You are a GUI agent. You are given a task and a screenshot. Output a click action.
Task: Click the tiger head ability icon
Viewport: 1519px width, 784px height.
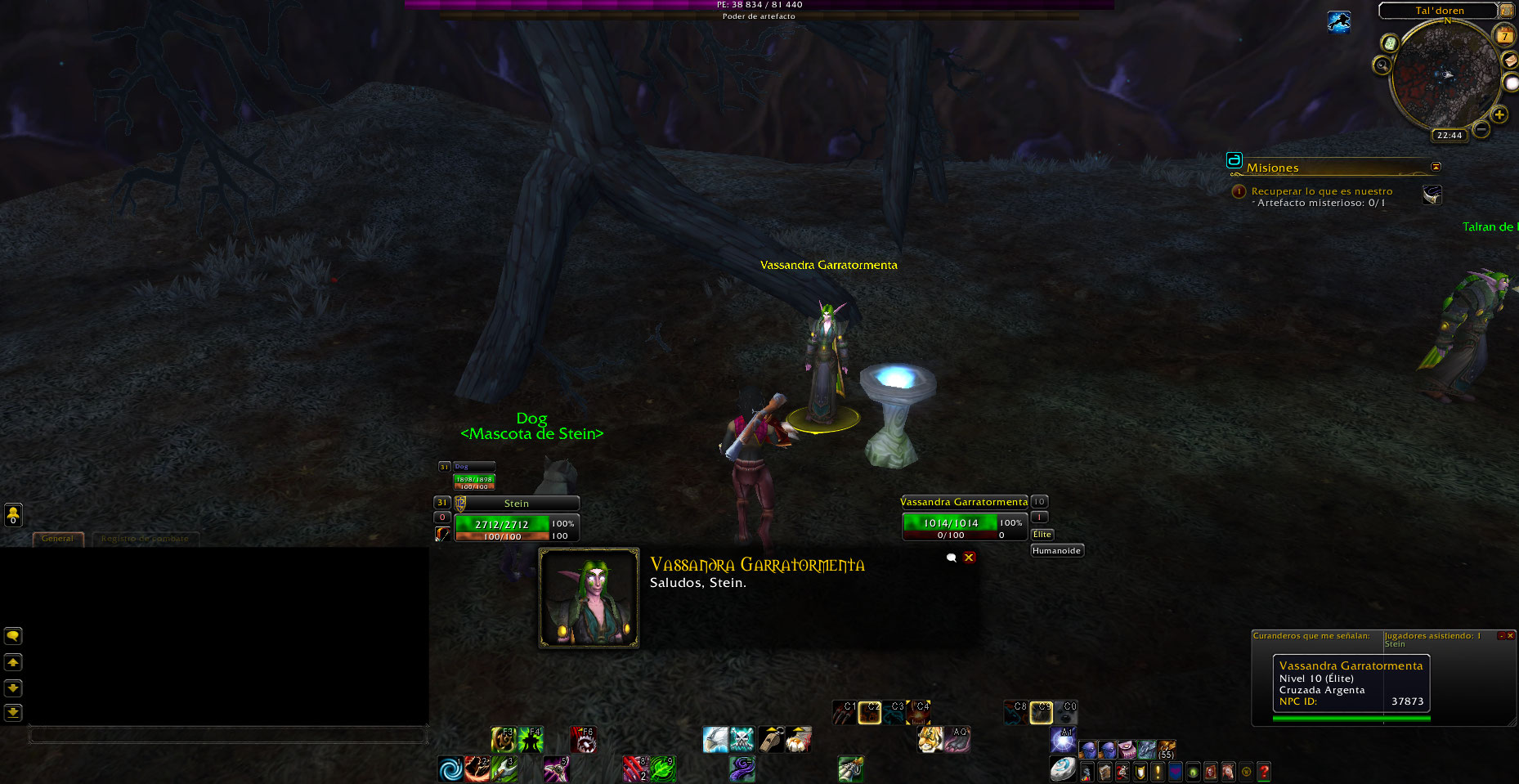coord(930,739)
